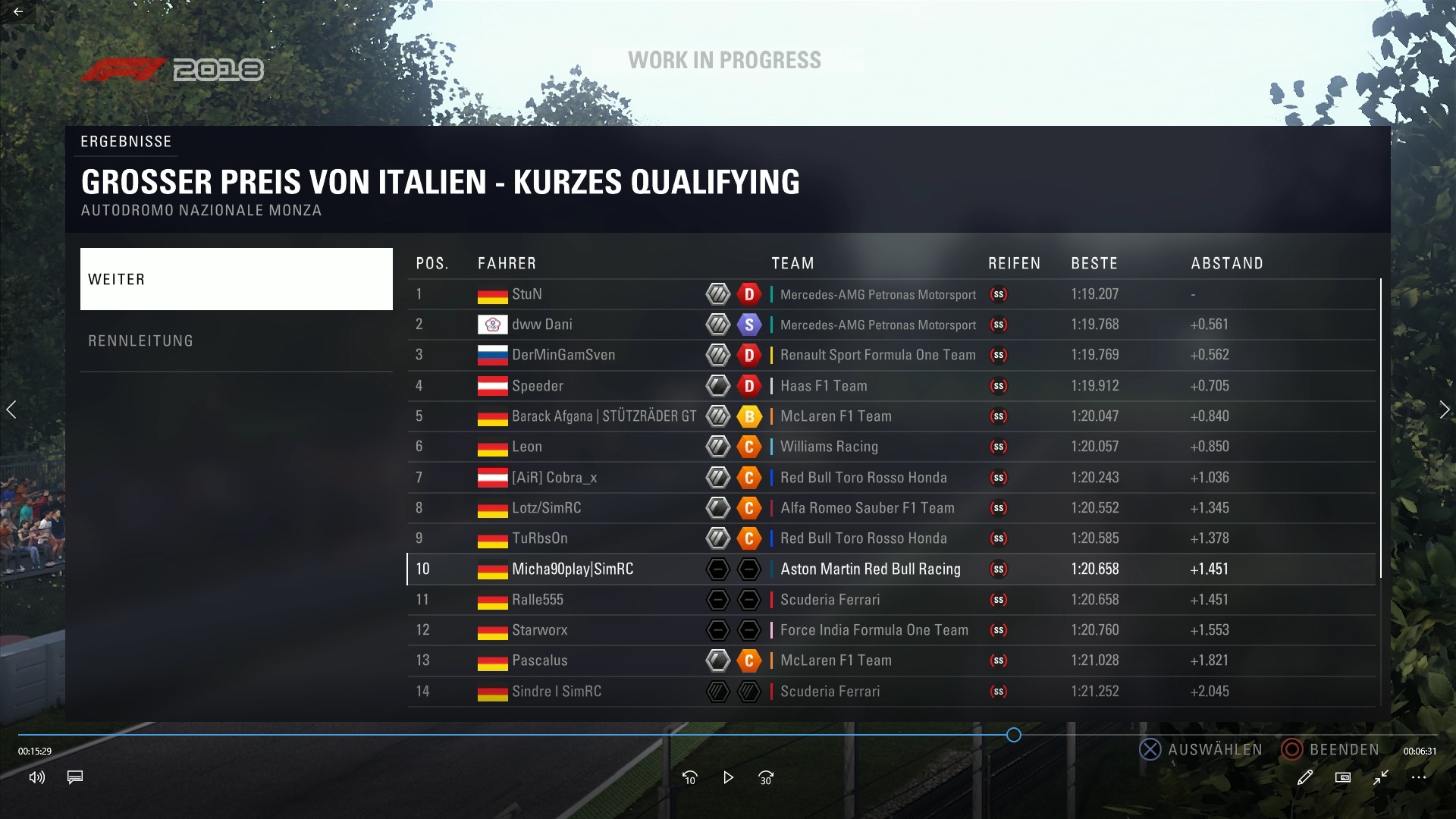Viewport: 1456px width, 819px height.
Task: Select the WEITER menu entry
Action: coord(236,279)
